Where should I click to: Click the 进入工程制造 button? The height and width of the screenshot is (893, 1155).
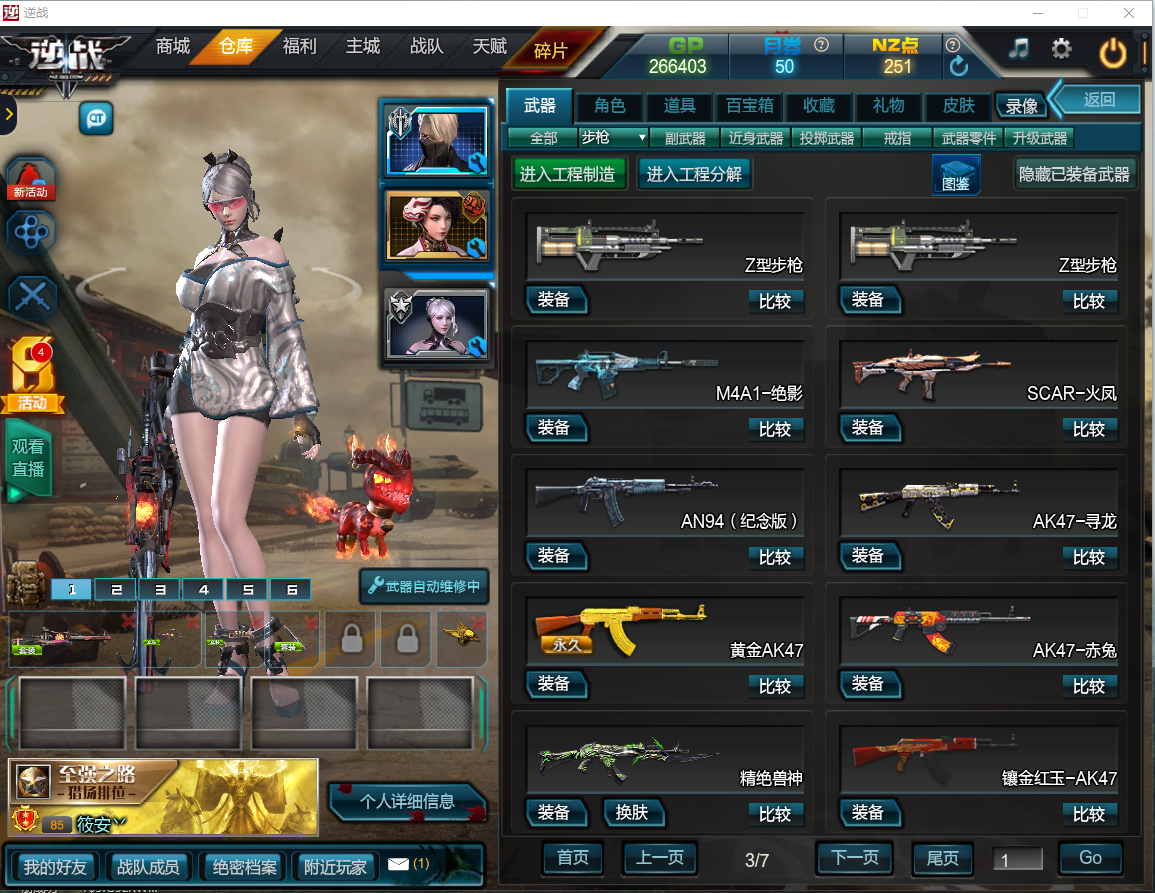point(568,174)
